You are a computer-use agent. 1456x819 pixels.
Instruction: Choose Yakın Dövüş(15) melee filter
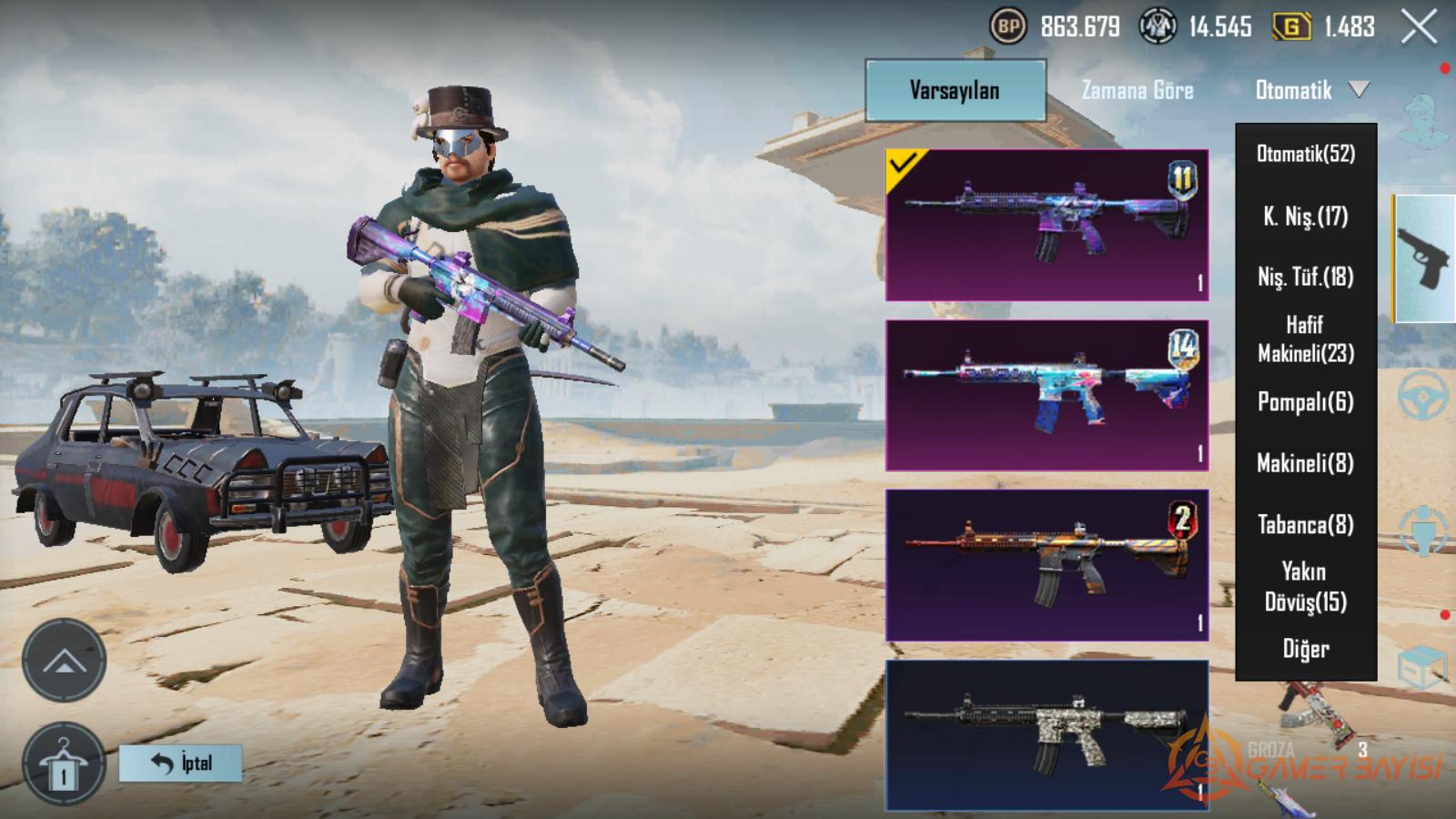pos(1305,586)
